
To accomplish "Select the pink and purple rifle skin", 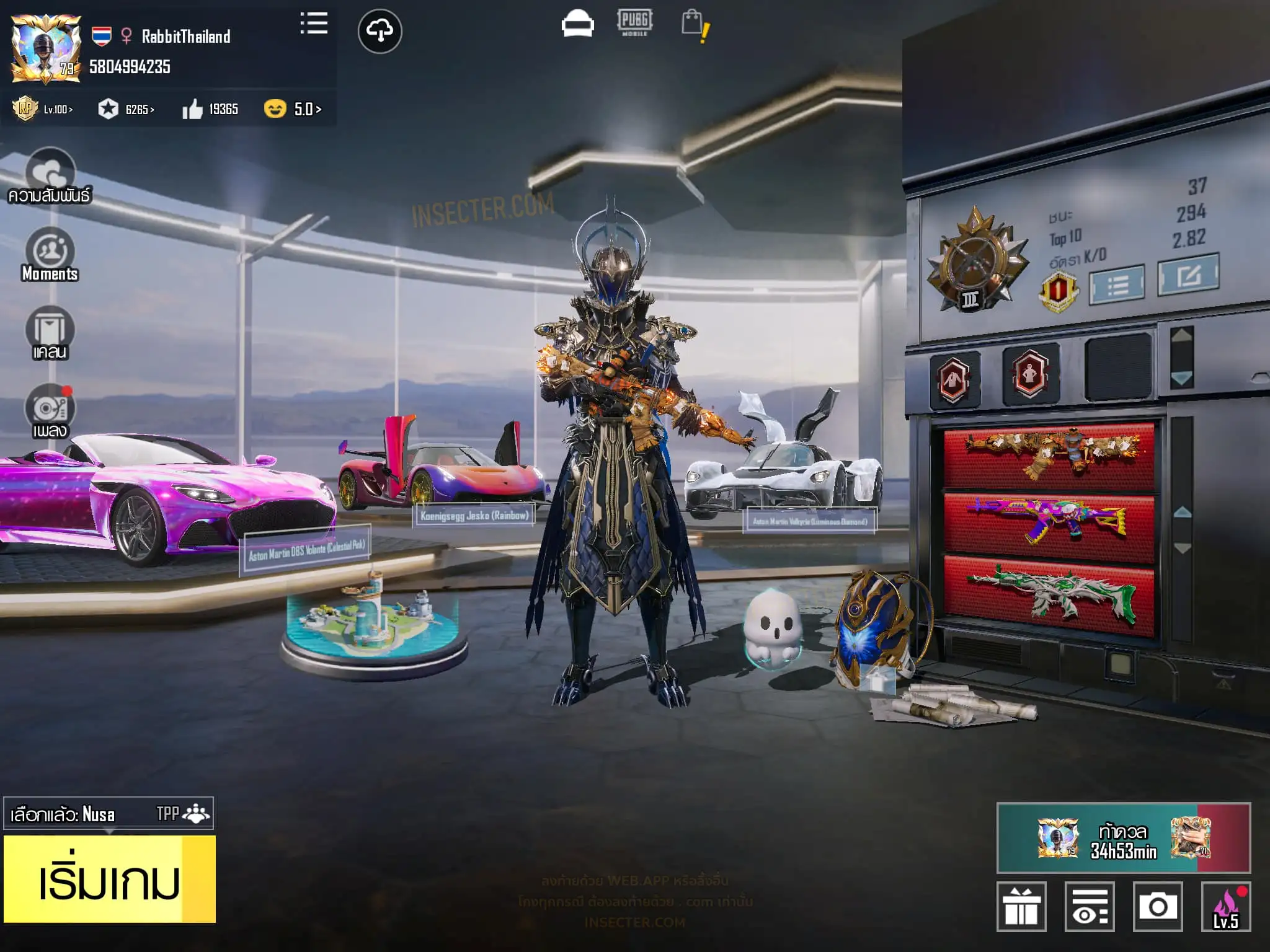I will click(x=1049, y=521).
